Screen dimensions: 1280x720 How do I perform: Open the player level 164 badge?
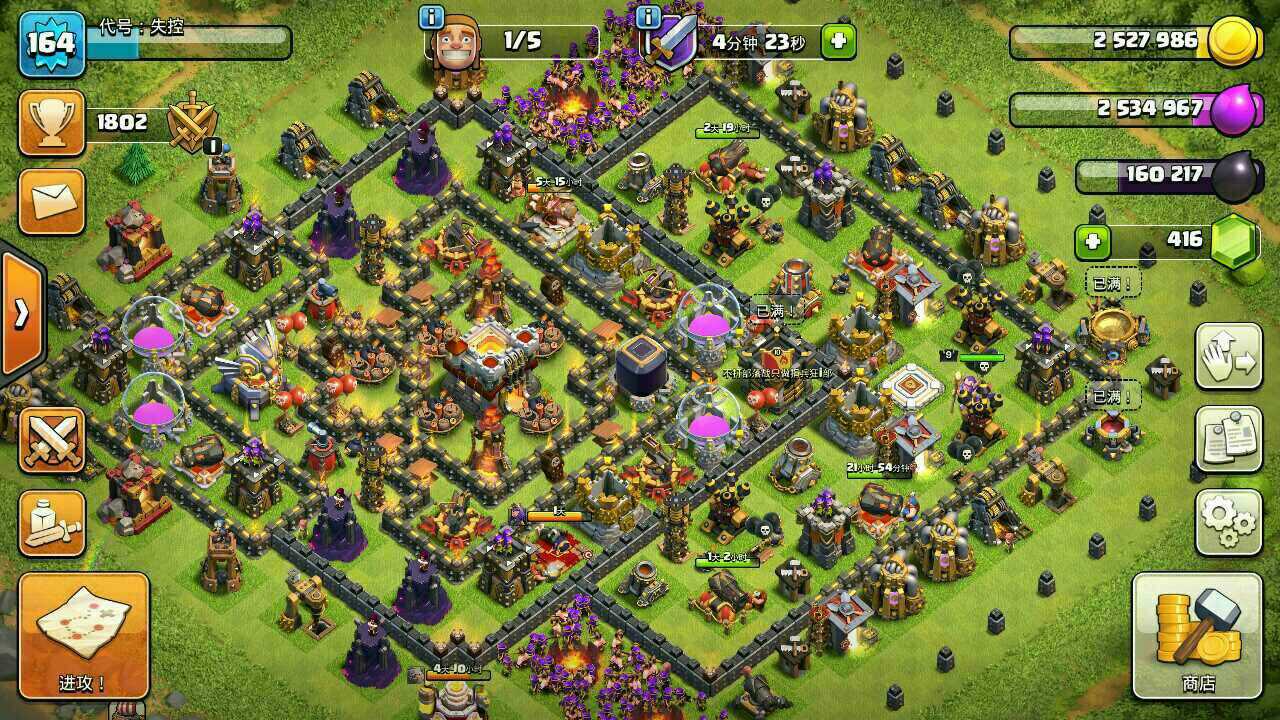[x=51, y=43]
